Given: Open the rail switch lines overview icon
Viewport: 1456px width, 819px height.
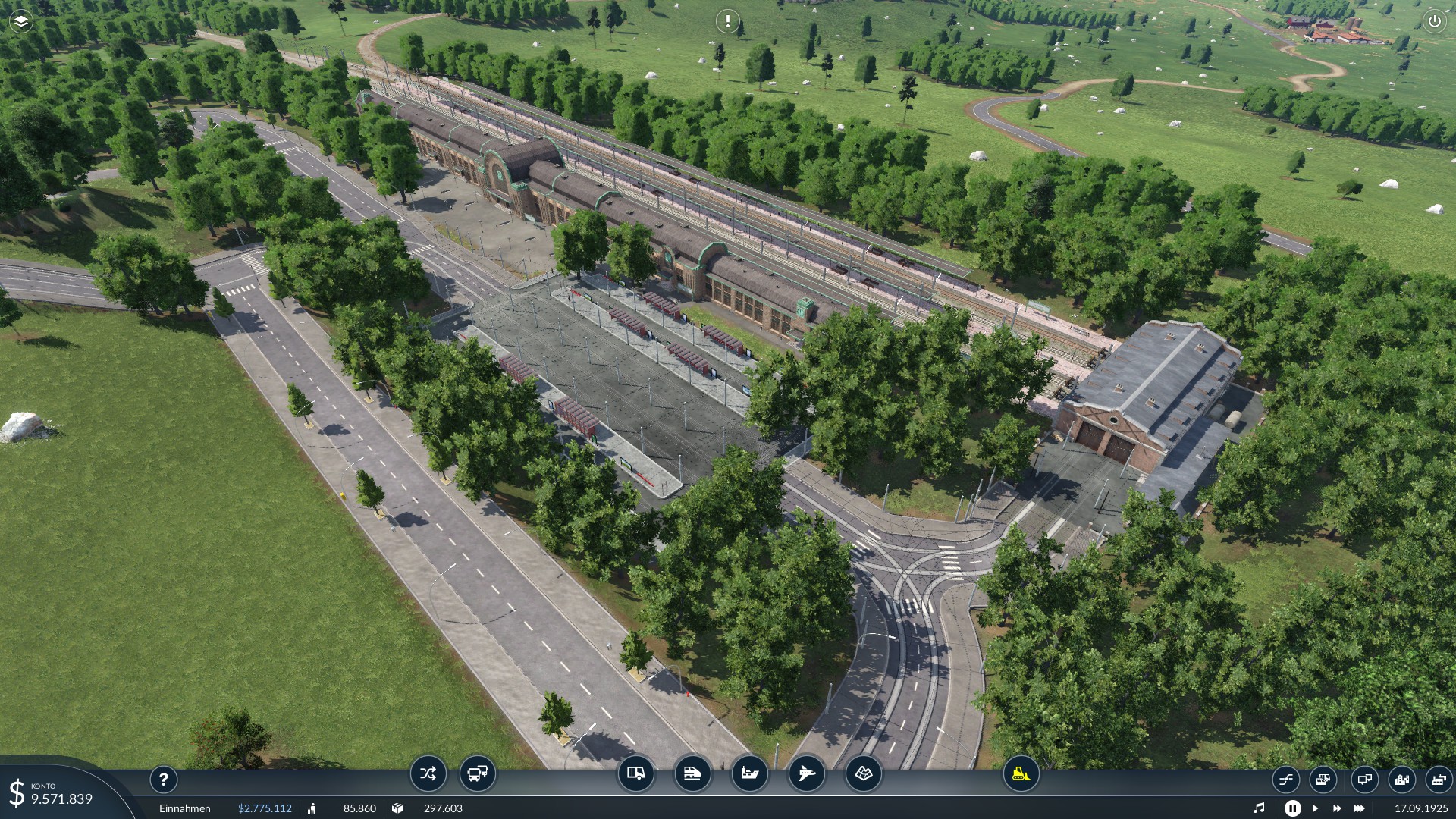Looking at the screenshot, I should click(1286, 779).
